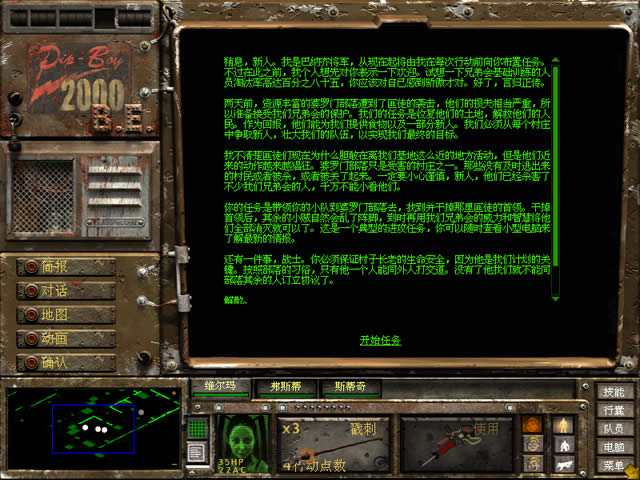
Task: Open the 电脑 Pip-Boy computer button
Action: coord(614,446)
